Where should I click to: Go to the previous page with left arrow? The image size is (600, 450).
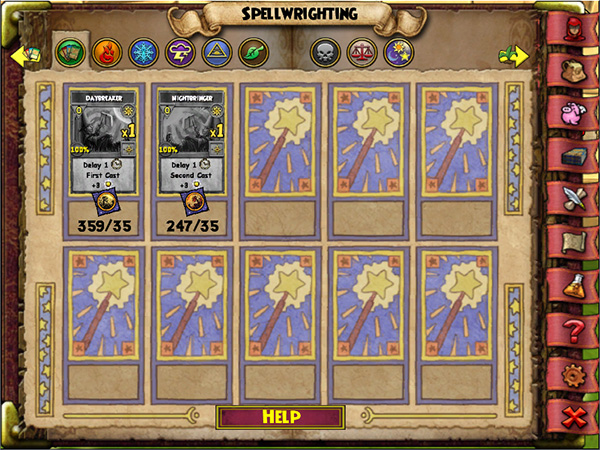tap(22, 55)
